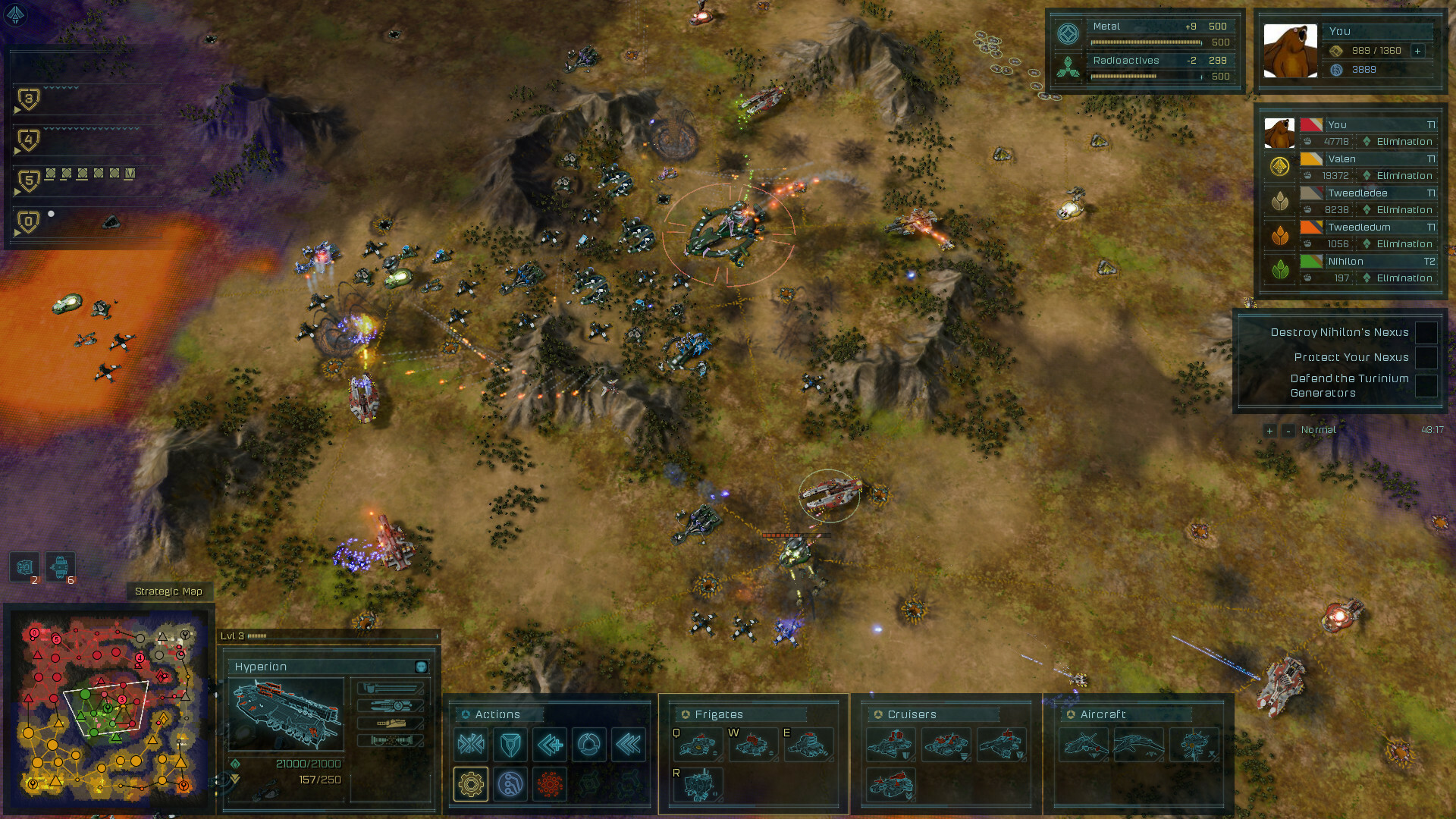Click the blue circuit action icon
1456x819 pixels.
click(512, 783)
